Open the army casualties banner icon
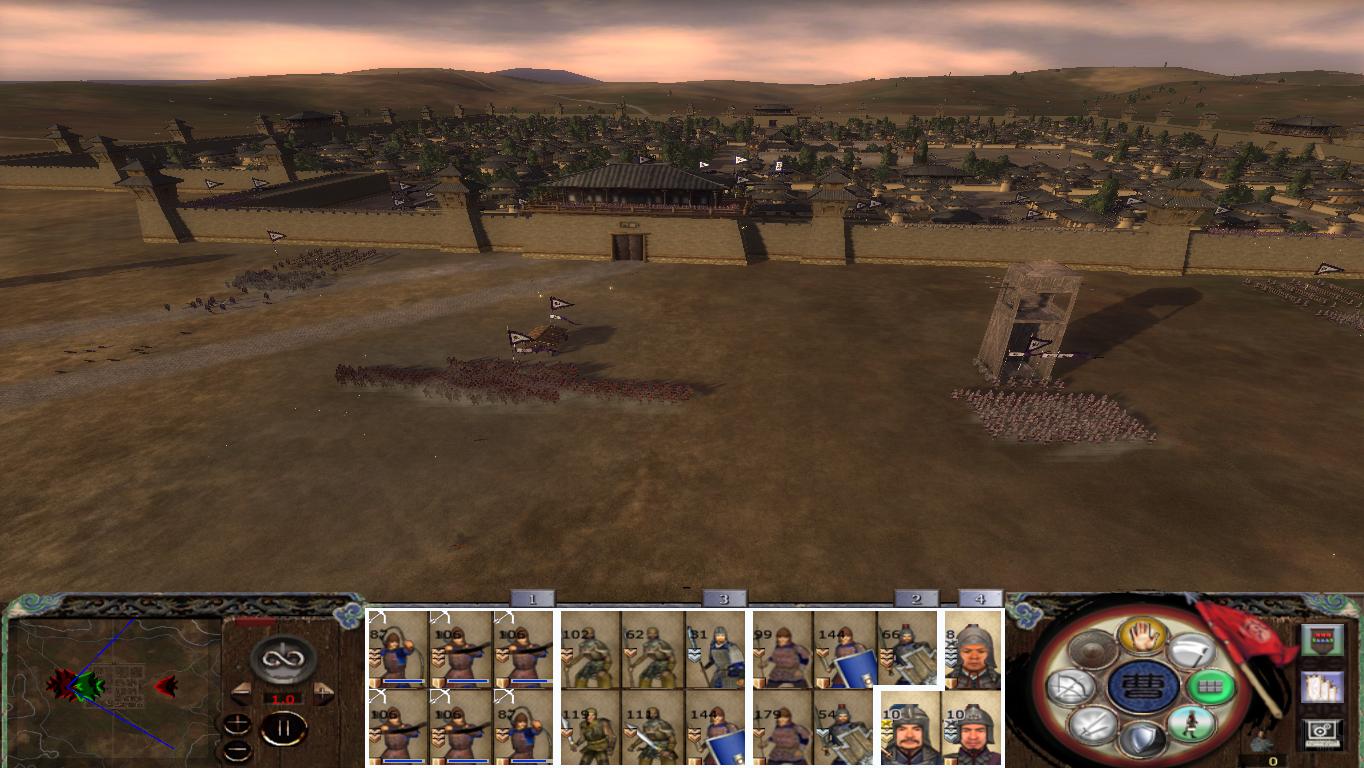This screenshot has height=768, width=1364. [x=1323, y=639]
